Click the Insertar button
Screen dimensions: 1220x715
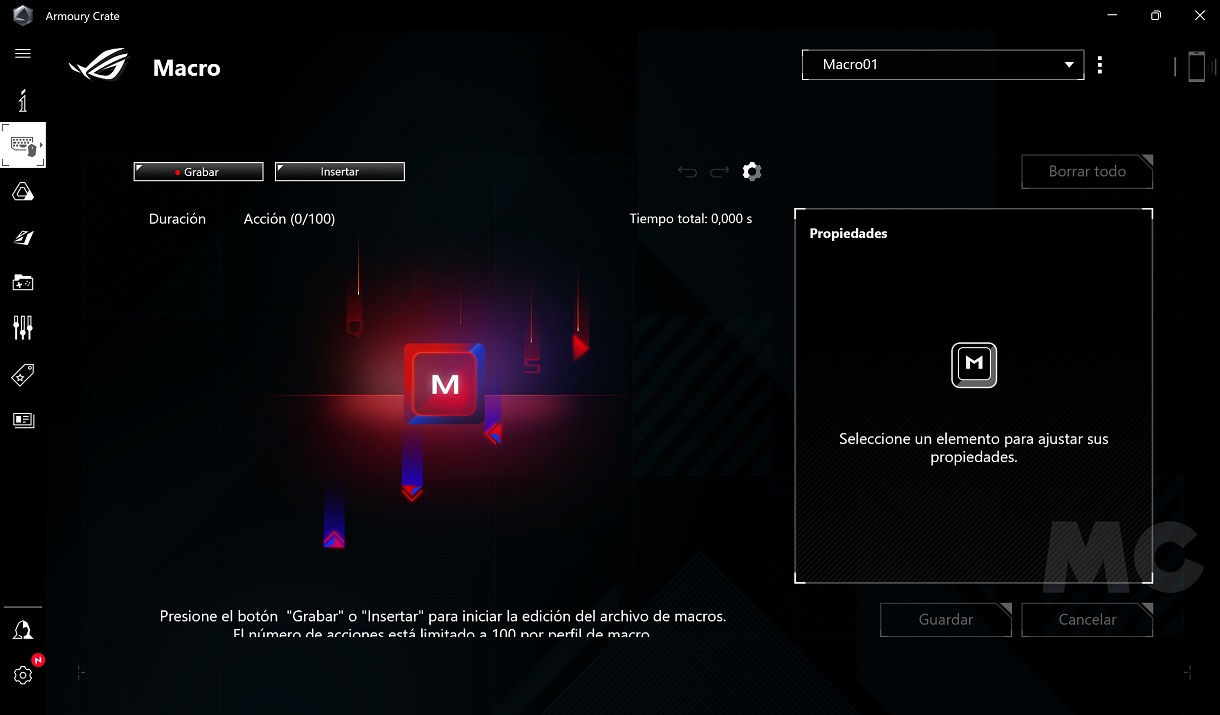pos(339,172)
